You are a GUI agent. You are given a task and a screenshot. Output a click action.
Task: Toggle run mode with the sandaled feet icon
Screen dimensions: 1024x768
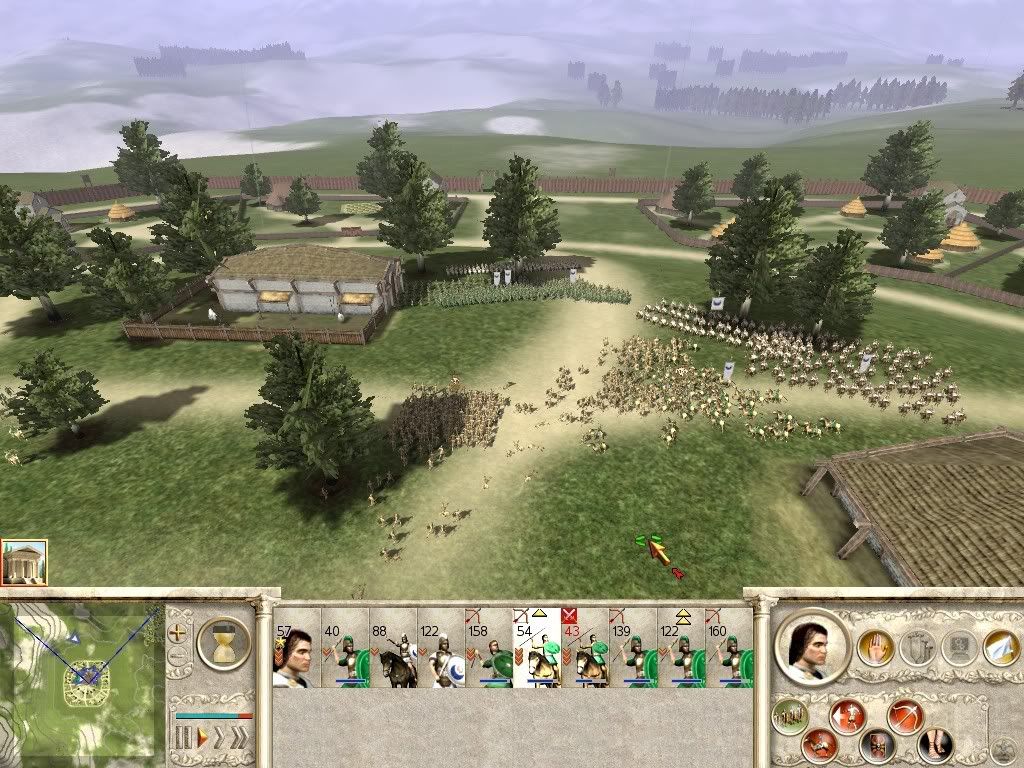pyautogui.click(x=935, y=745)
